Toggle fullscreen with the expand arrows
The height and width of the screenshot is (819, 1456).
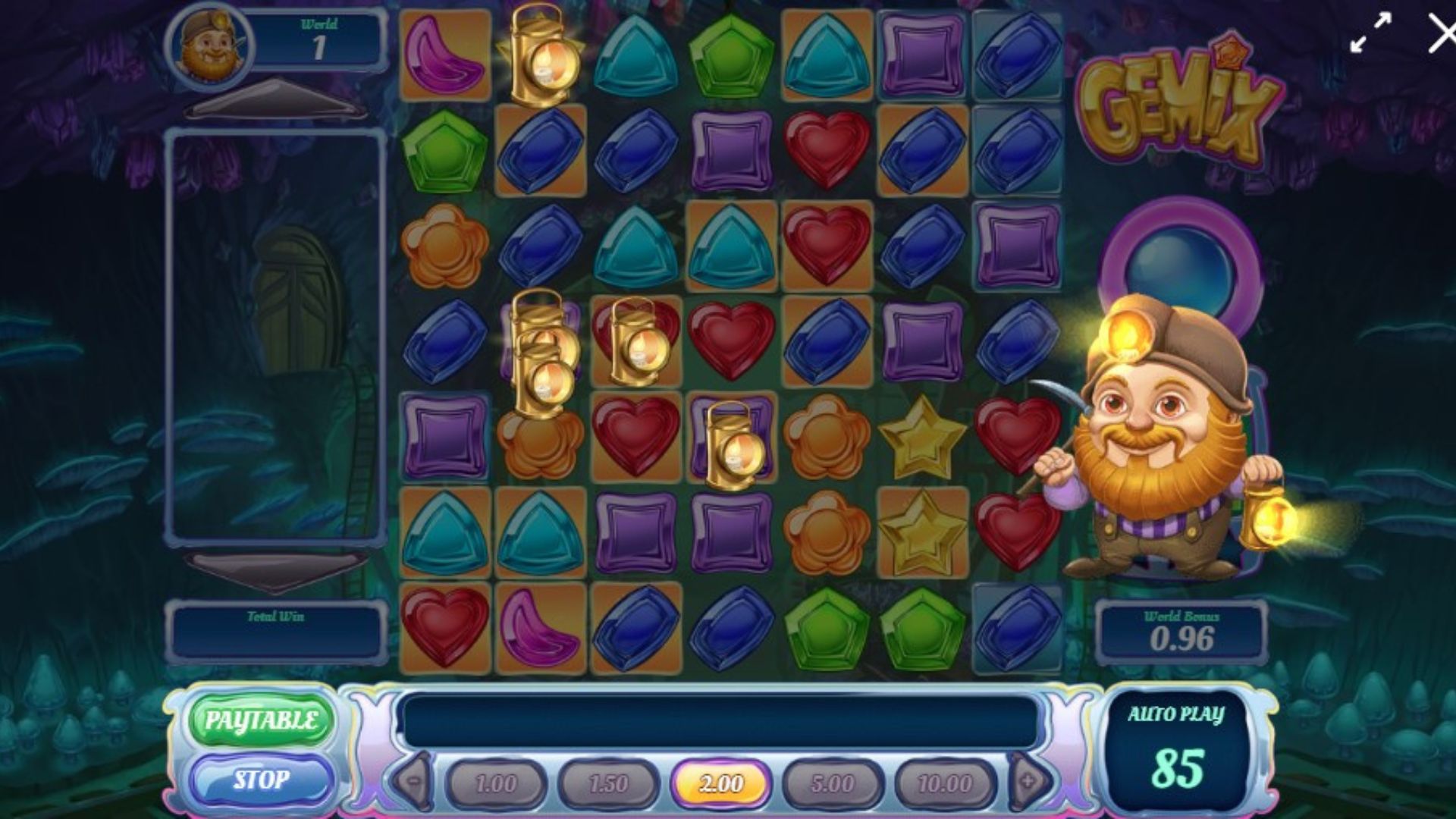(1371, 33)
